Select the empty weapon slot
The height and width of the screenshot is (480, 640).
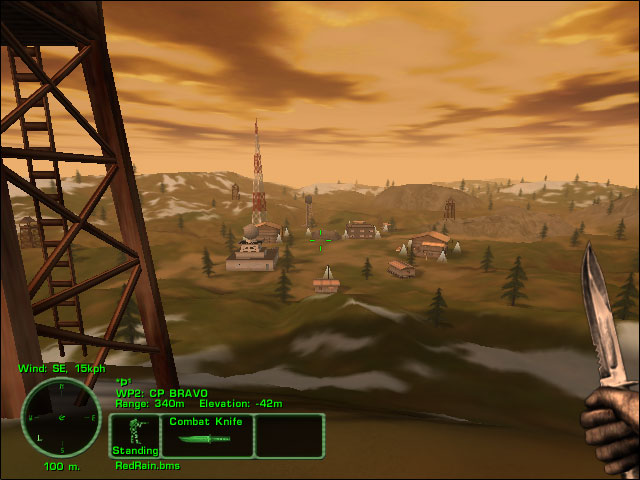pyautogui.click(x=289, y=436)
